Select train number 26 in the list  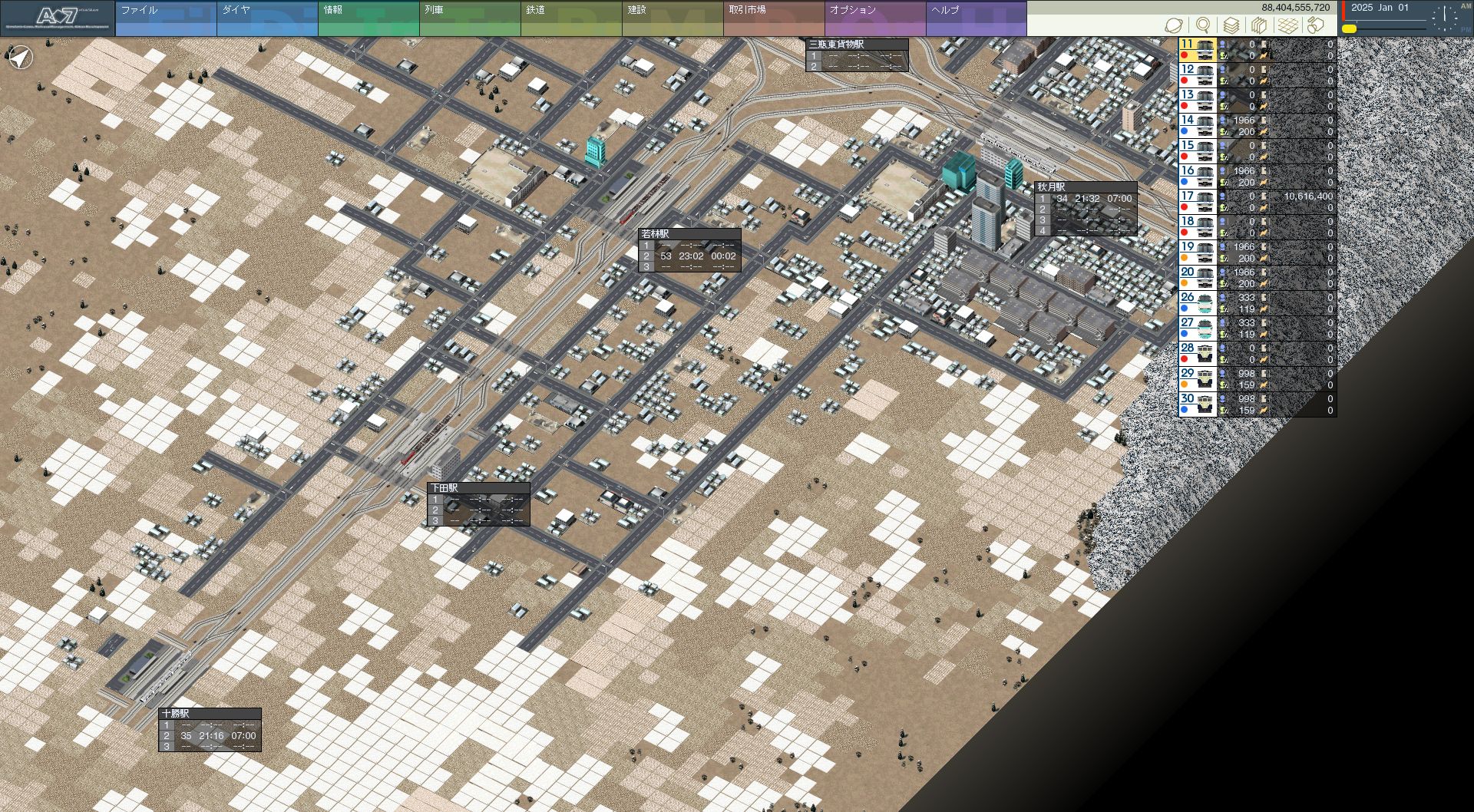click(1198, 303)
